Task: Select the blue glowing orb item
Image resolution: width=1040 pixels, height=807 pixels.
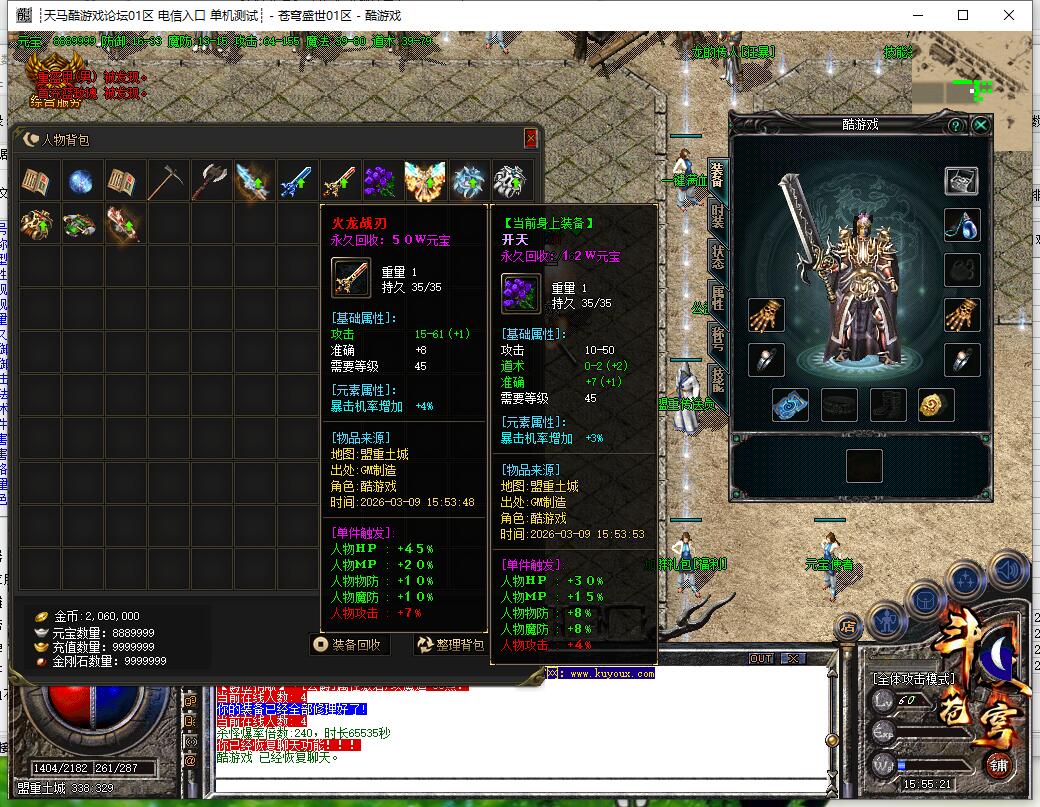Action: coord(82,181)
